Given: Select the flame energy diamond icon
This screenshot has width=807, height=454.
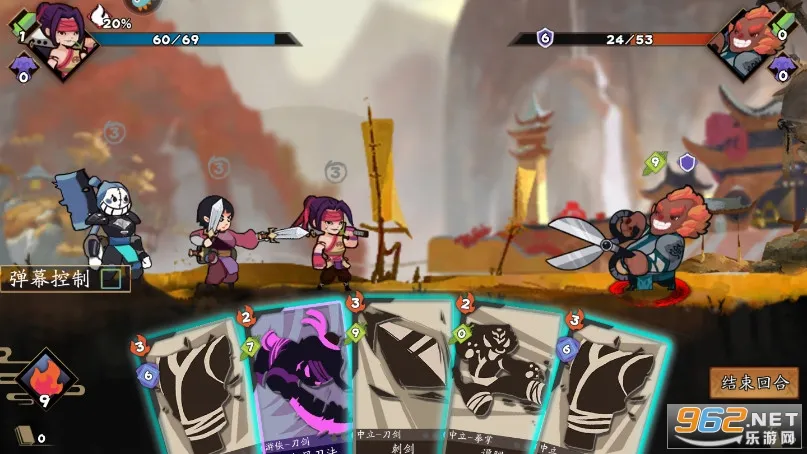Looking at the screenshot, I should pos(45,379).
